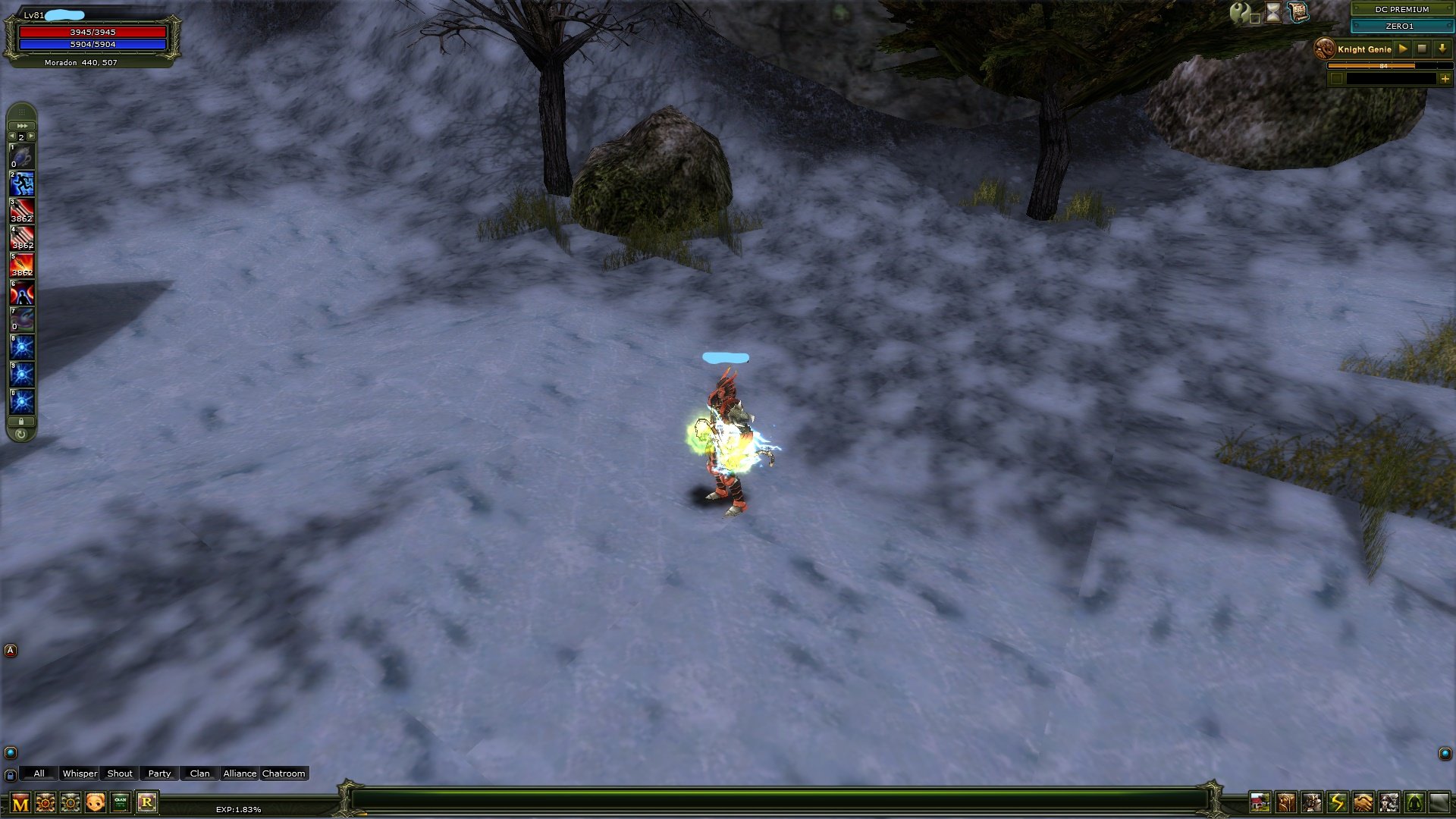Image resolution: width=1456 pixels, height=819 pixels.
Task: Expand the skill bar with the triple-arrow button
Action: (x=23, y=126)
